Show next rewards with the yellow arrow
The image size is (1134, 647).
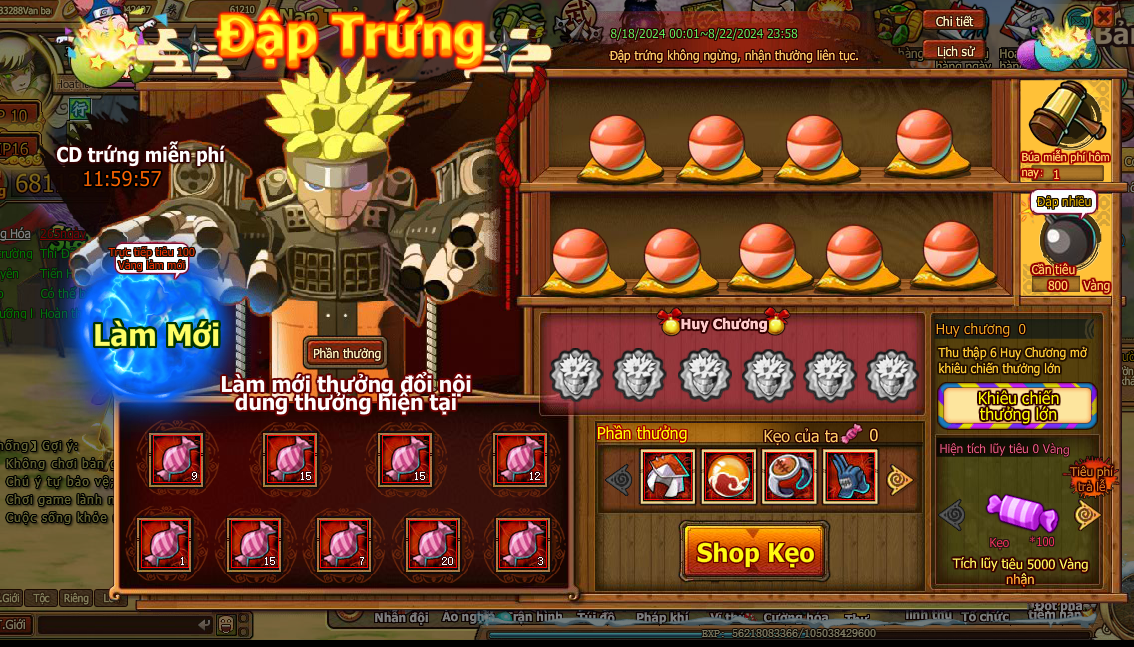click(900, 479)
